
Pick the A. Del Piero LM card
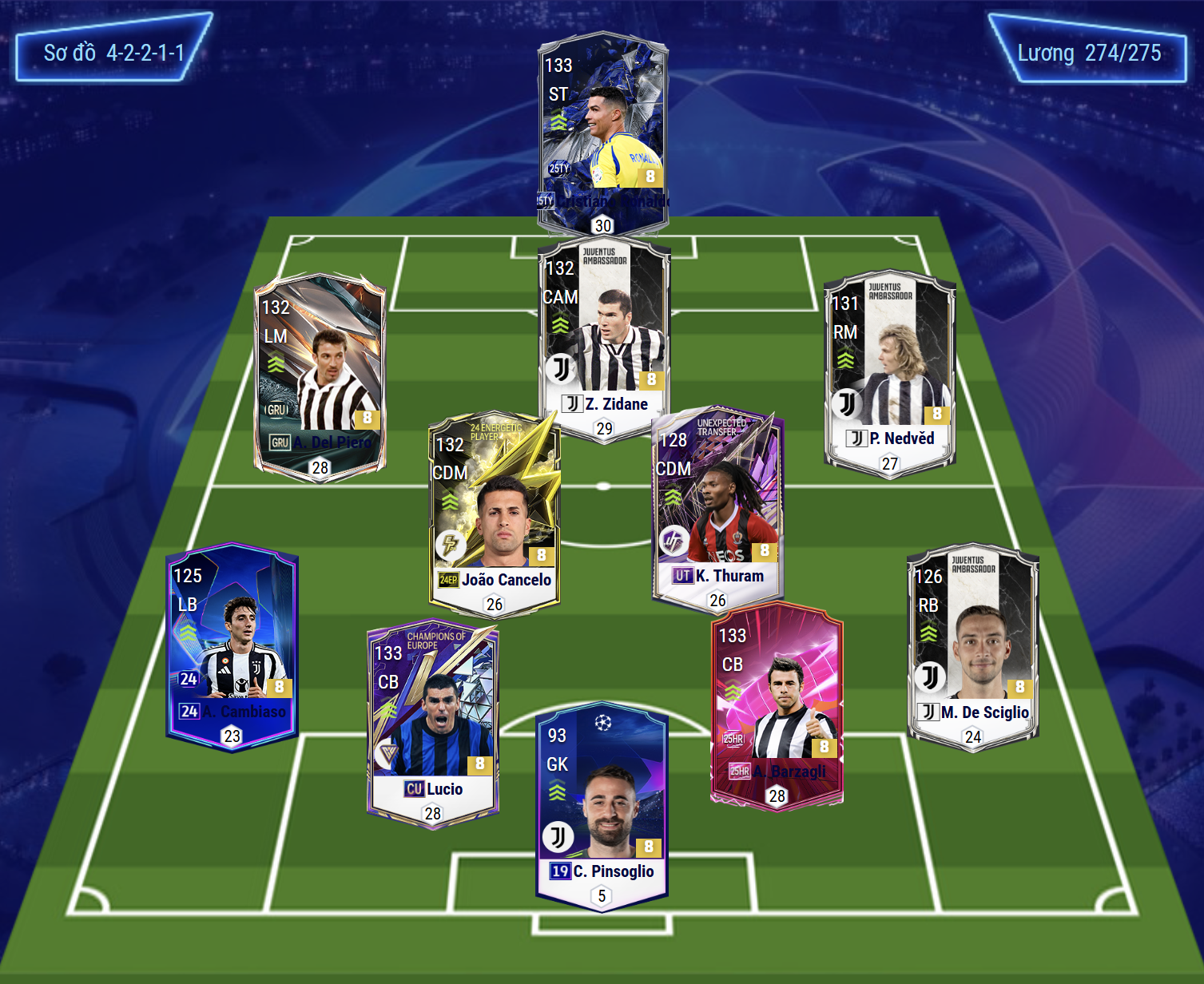pos(320,375)
